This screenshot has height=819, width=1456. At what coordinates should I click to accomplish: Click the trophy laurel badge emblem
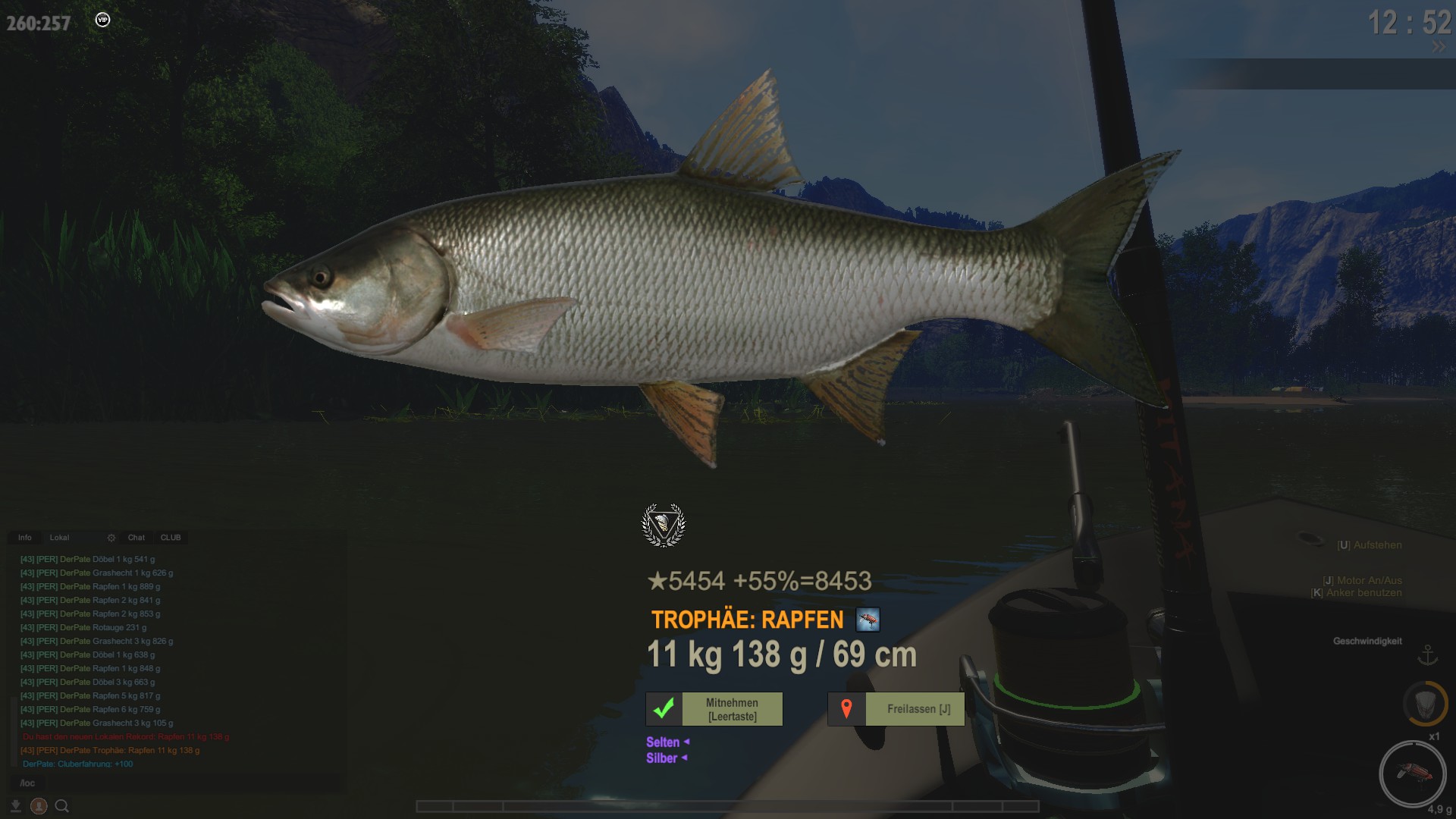tap(664, 525)
